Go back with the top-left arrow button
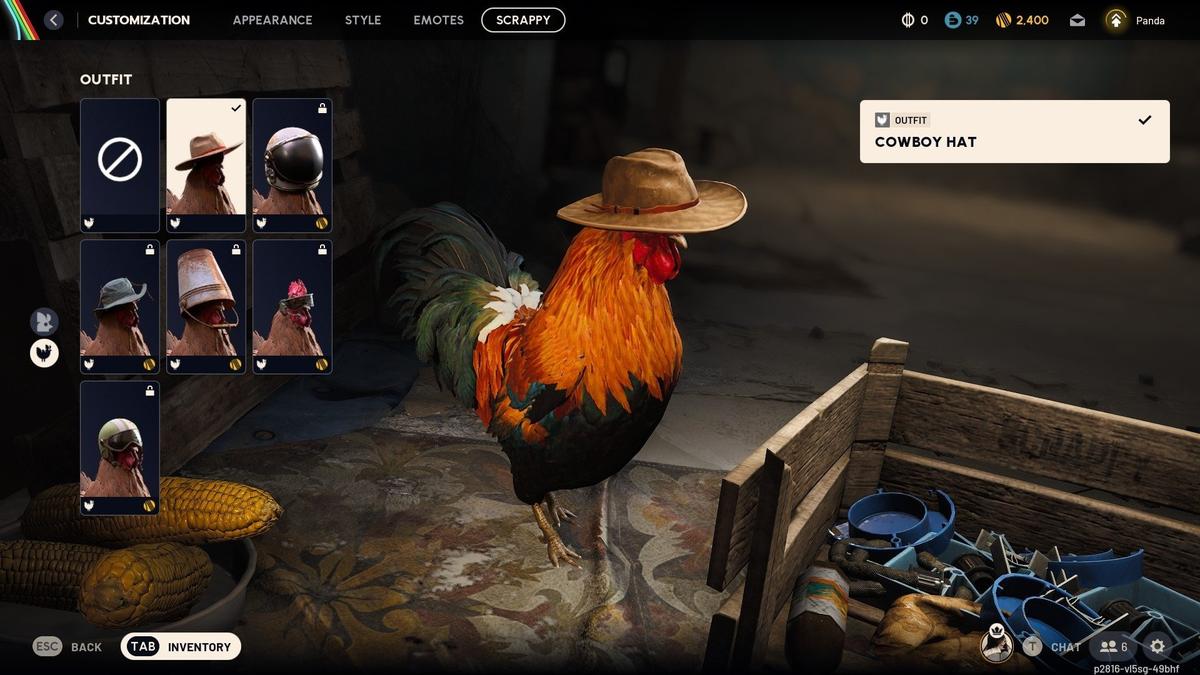This screenshot has height=675, width=1200. (x=53, y=20)
